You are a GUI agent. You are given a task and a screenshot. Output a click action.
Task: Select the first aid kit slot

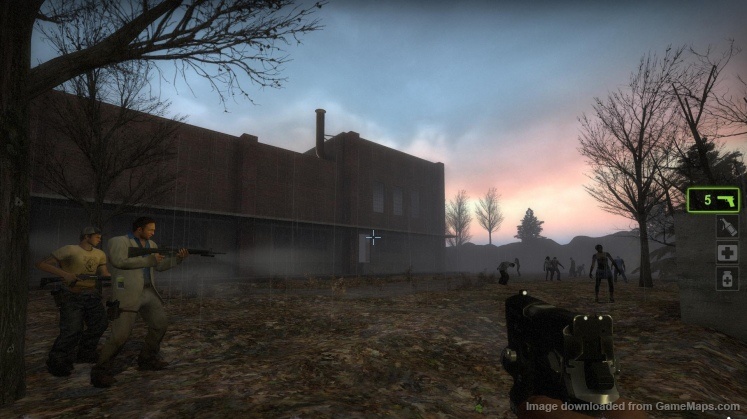point(727,253)
